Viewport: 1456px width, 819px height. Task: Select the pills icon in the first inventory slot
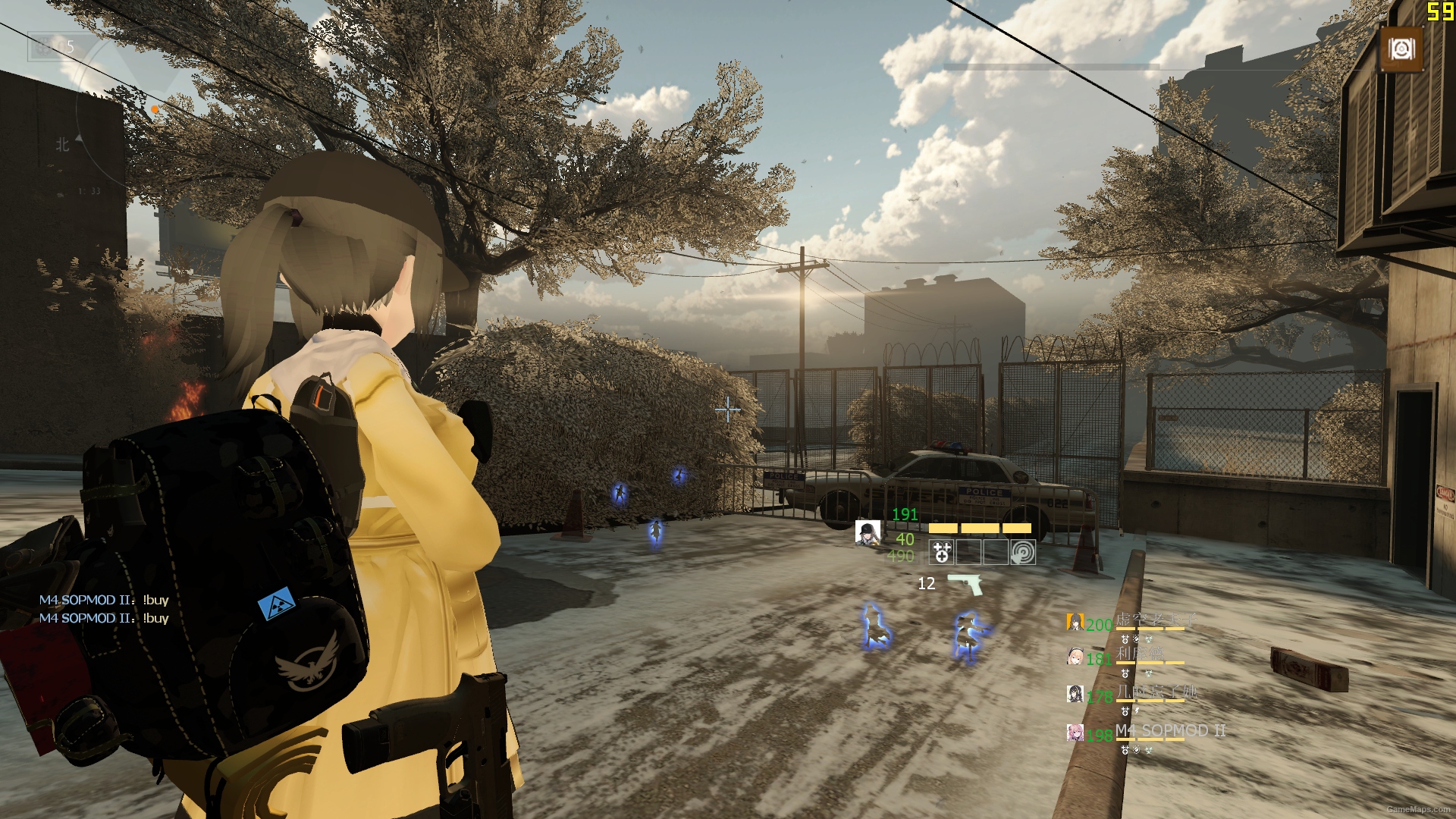tap(941, 552)
